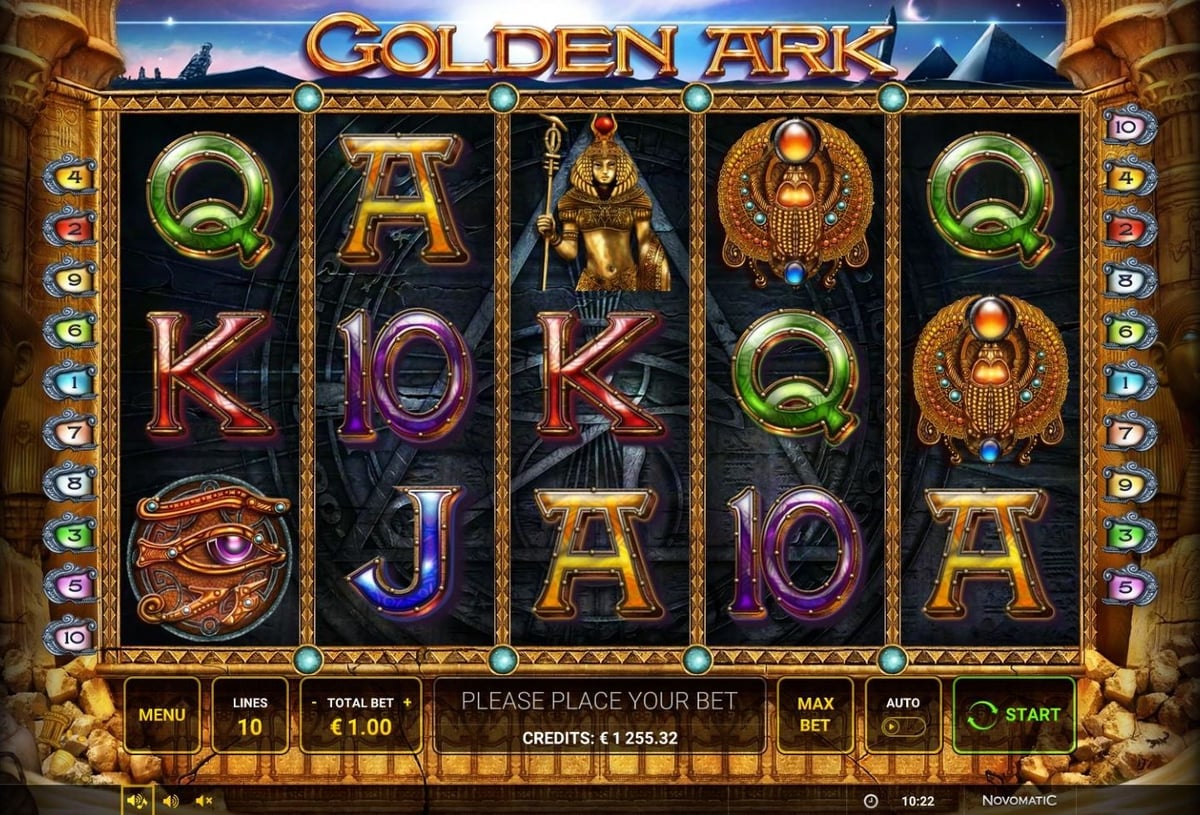Toggle the AUTO spin switch

[902, 725]
